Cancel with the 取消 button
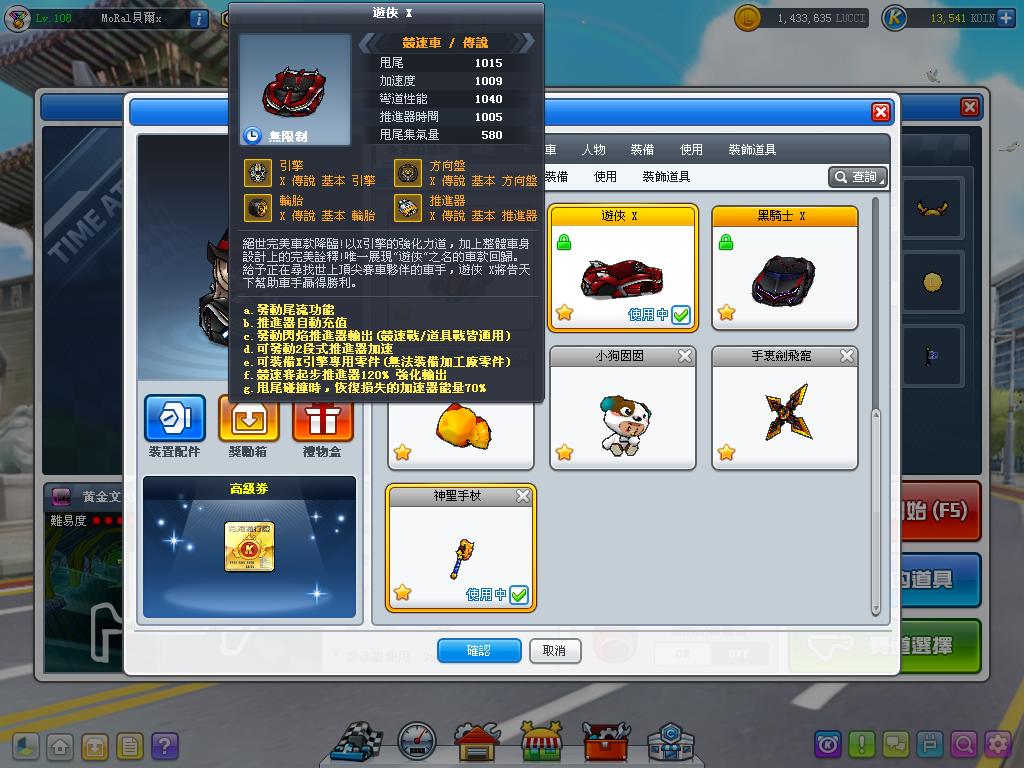Screen dimensions: 1024x768 pos(554,651)
